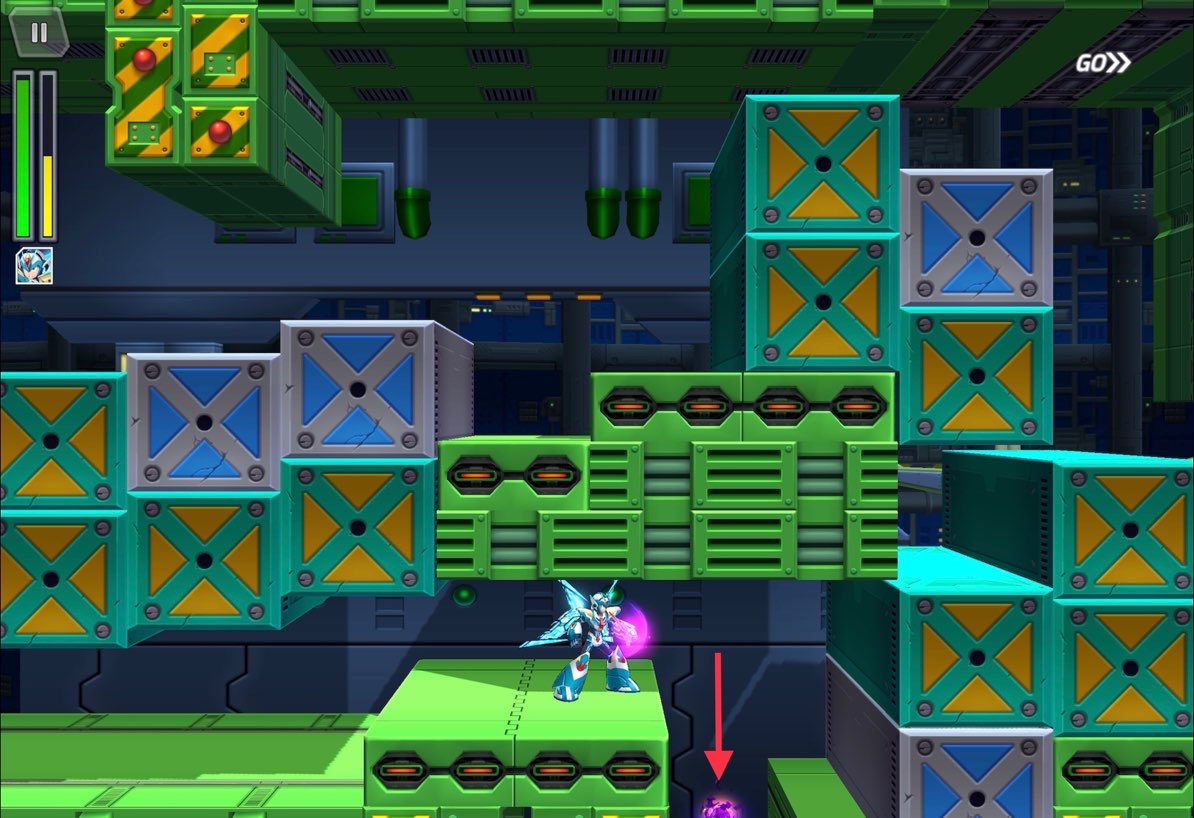Tap the character portrait icon
1194x818 pixels.
click(x=34, y=266)
